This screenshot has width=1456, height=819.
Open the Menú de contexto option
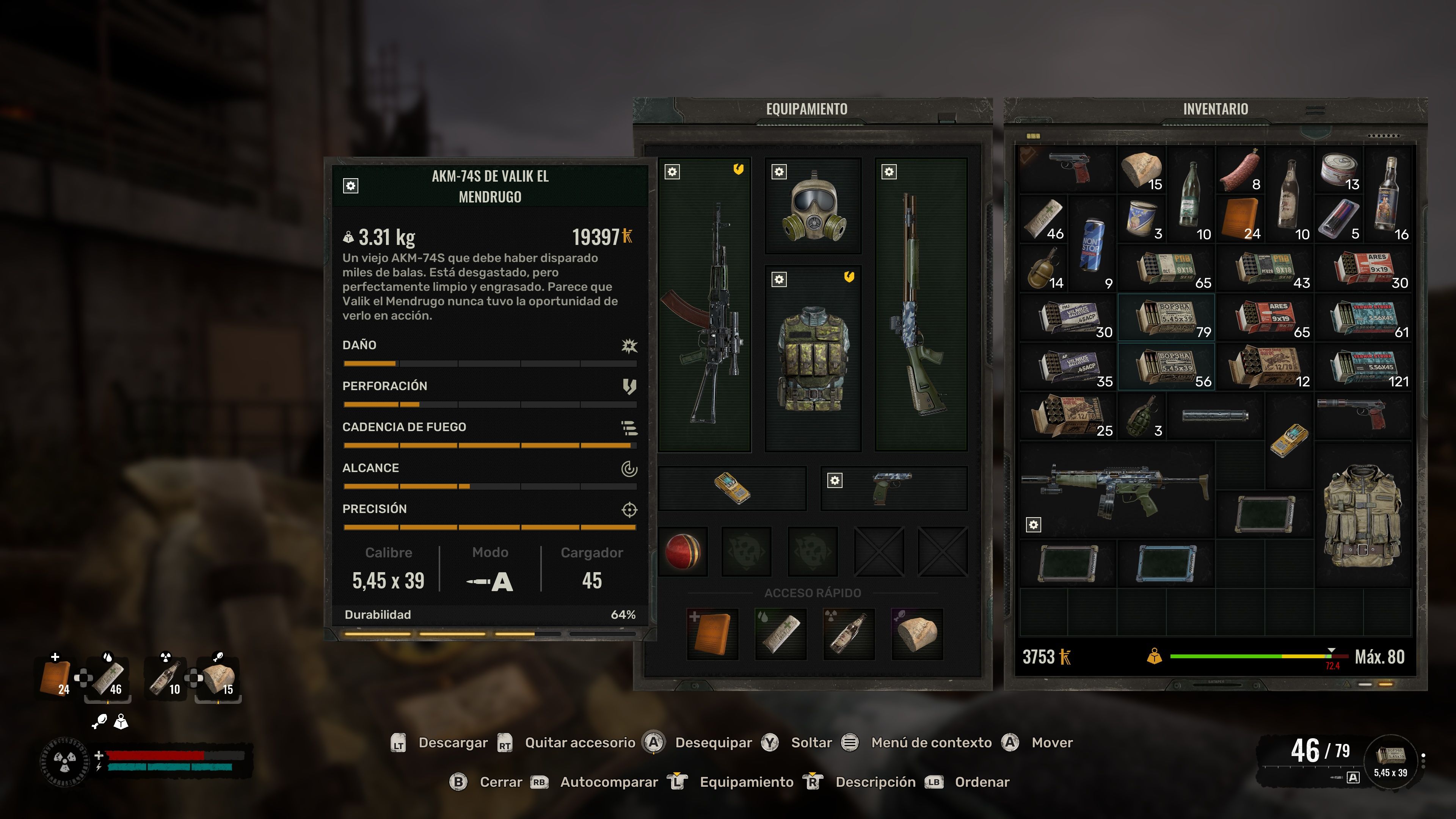click(932, 743)
